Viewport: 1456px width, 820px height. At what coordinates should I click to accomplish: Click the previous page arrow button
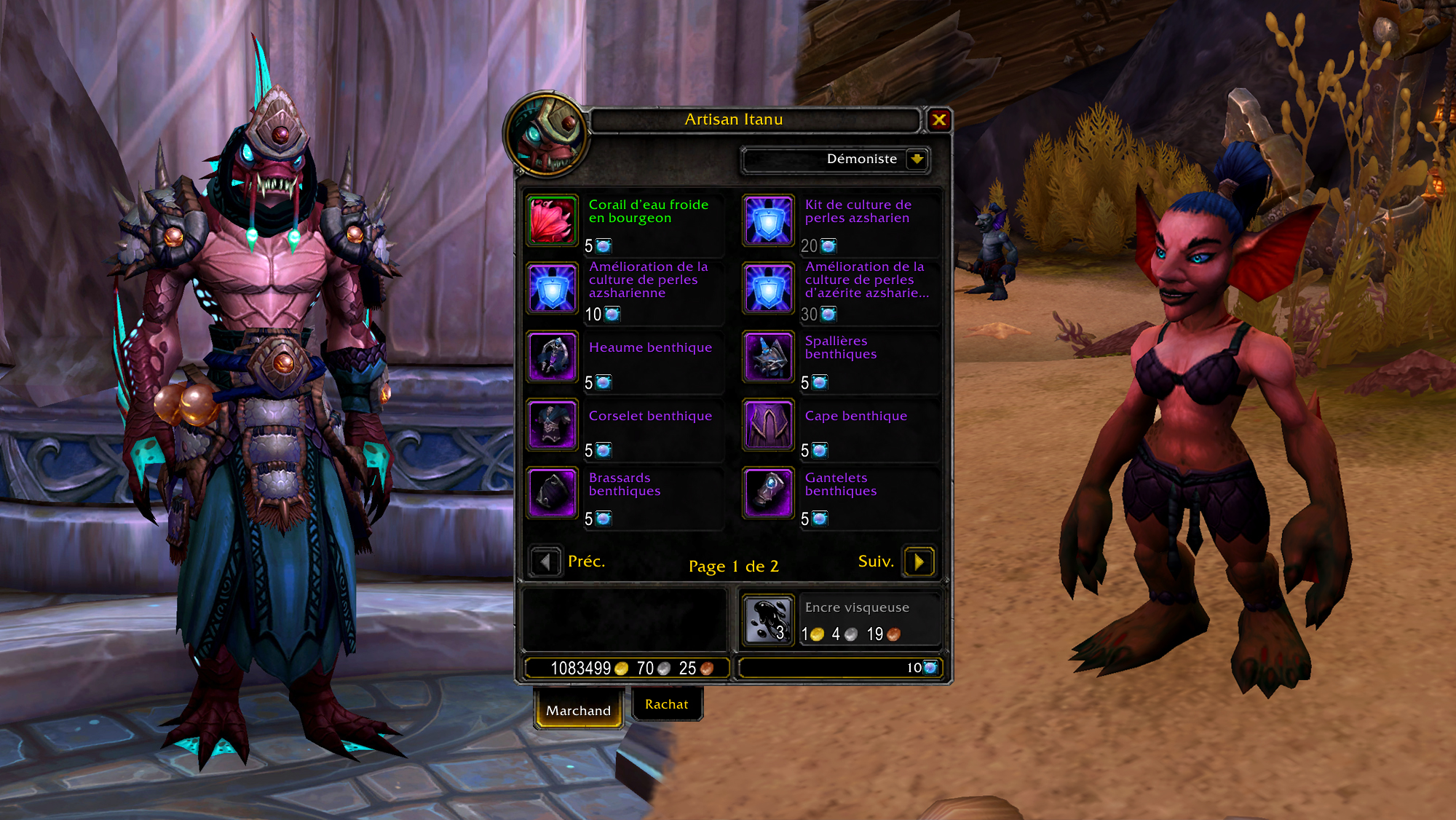coord(545,561)
